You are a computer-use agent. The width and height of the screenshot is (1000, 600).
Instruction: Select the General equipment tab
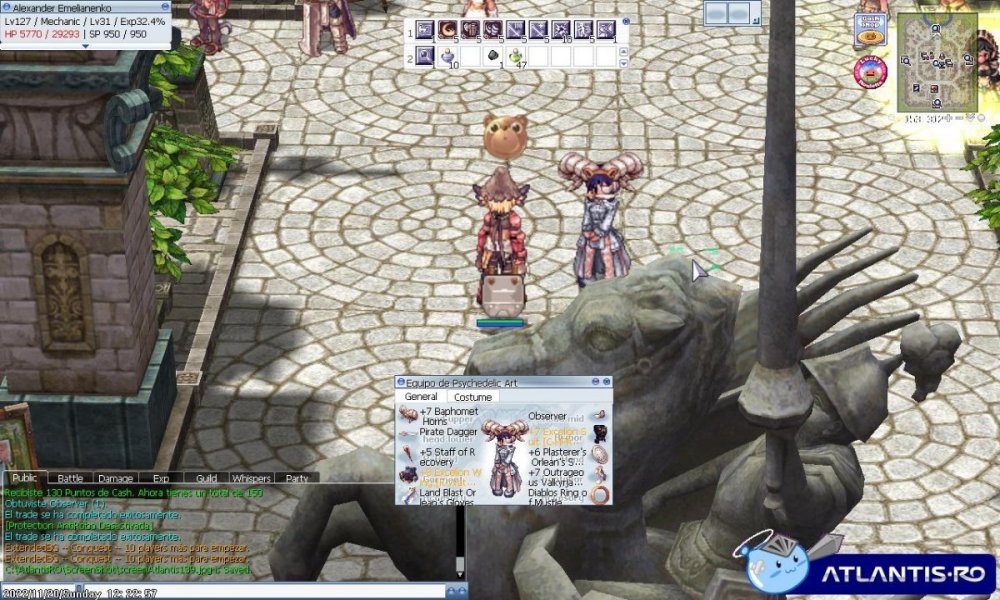pyautogui.click(x=420, y=397)
